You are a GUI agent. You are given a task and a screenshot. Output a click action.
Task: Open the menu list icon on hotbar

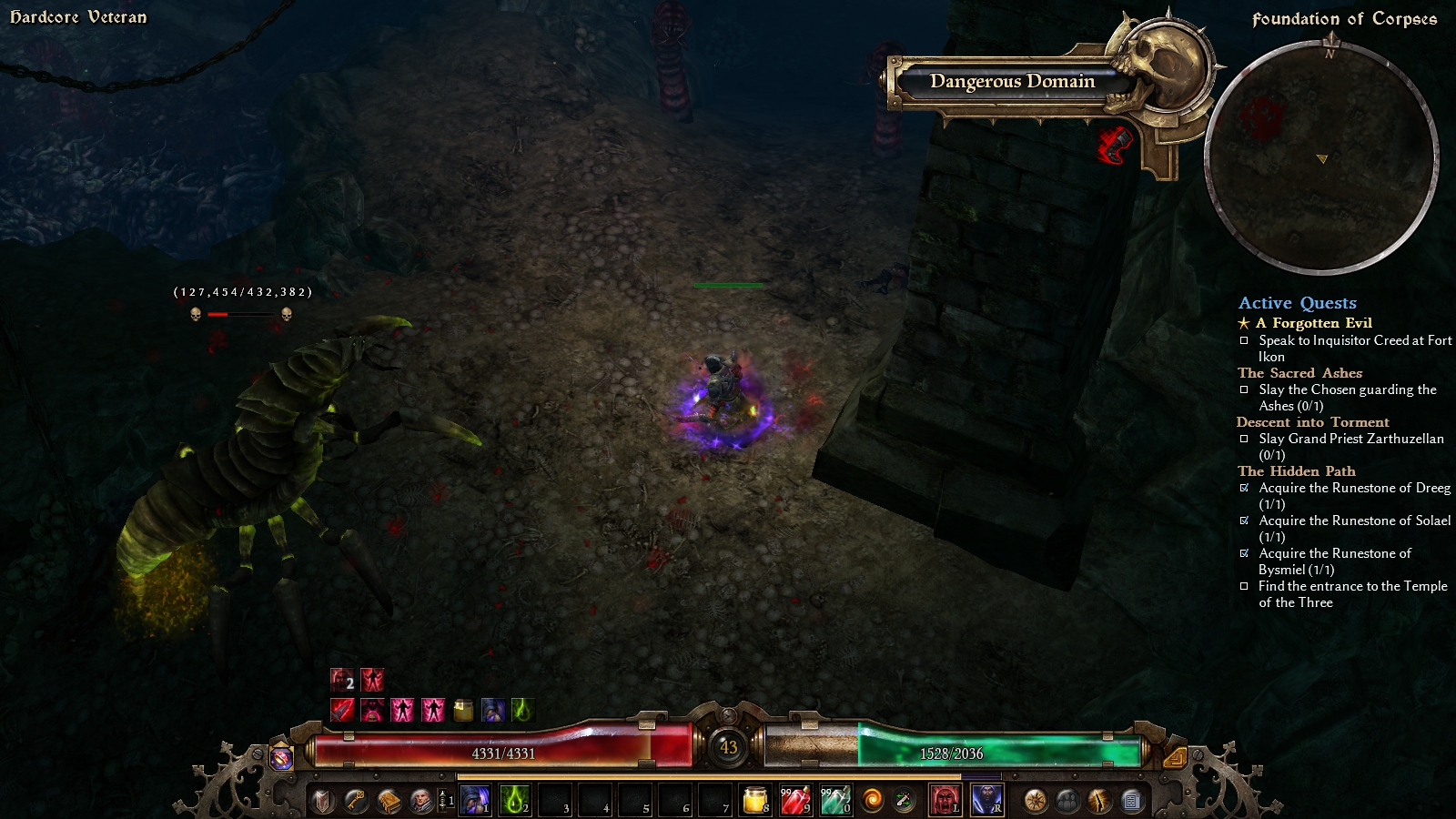[x=1132, y=801]
